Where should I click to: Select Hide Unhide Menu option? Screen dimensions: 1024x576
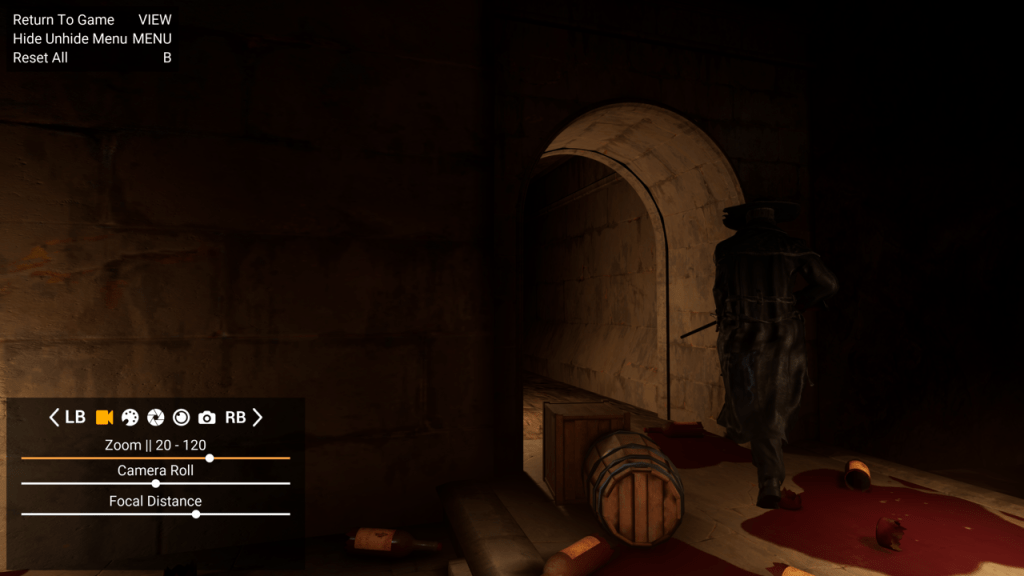[70, 39]
